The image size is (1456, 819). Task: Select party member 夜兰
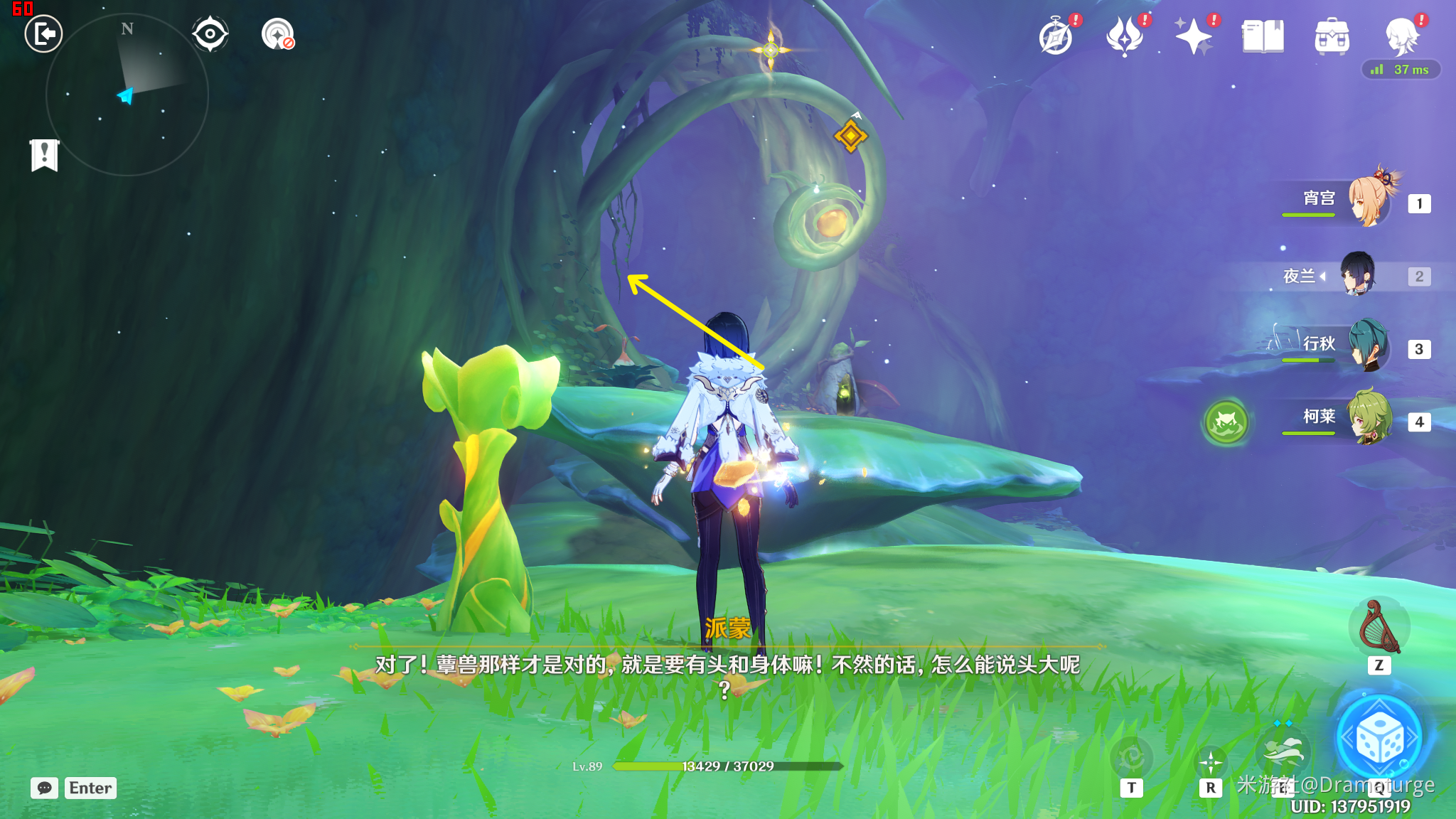1358,275
